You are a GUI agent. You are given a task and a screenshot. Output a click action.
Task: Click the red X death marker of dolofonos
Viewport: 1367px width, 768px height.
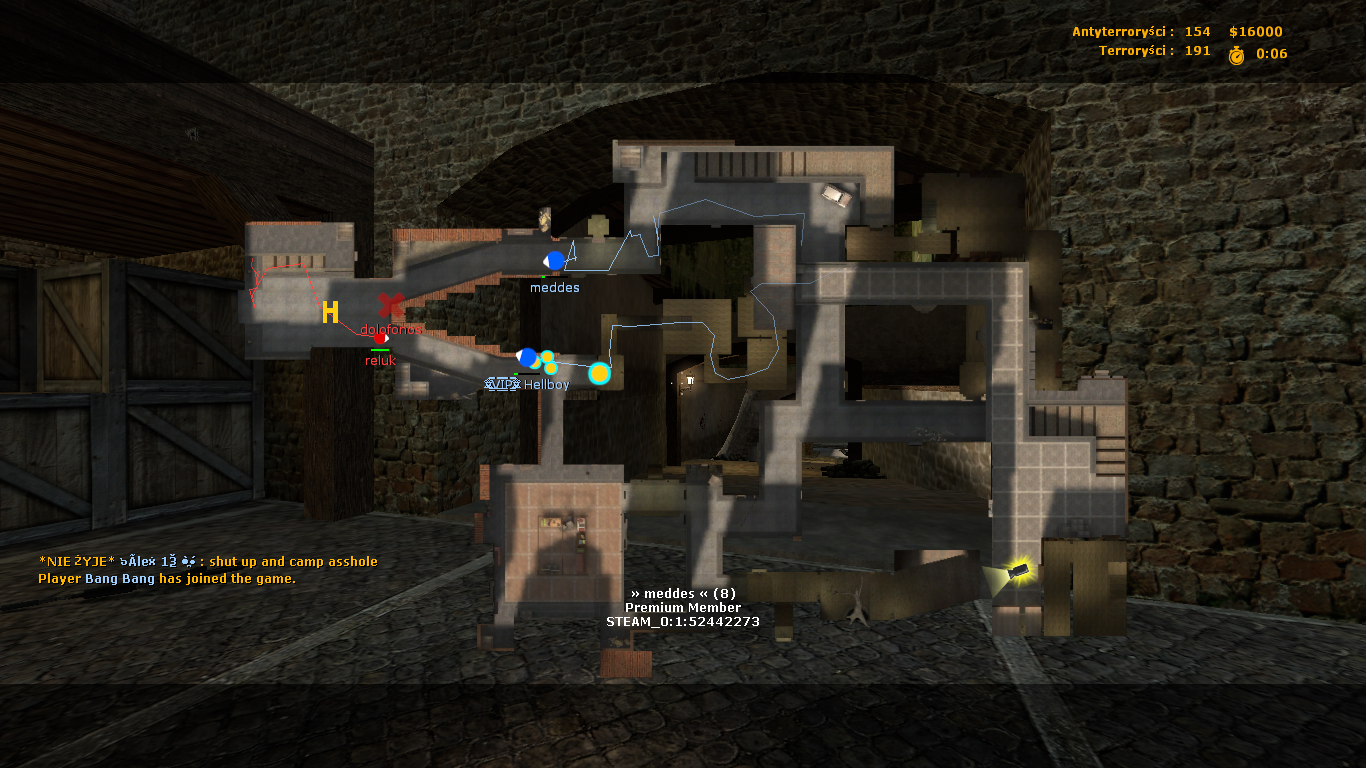(x=391, y=305)
